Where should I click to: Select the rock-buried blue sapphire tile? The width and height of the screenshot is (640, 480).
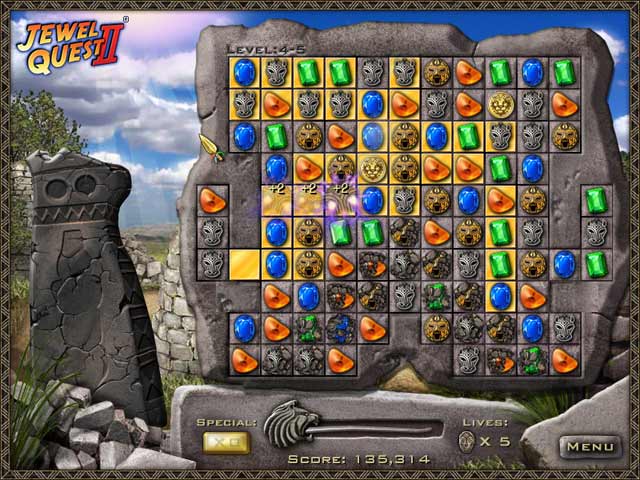[340, 328]
